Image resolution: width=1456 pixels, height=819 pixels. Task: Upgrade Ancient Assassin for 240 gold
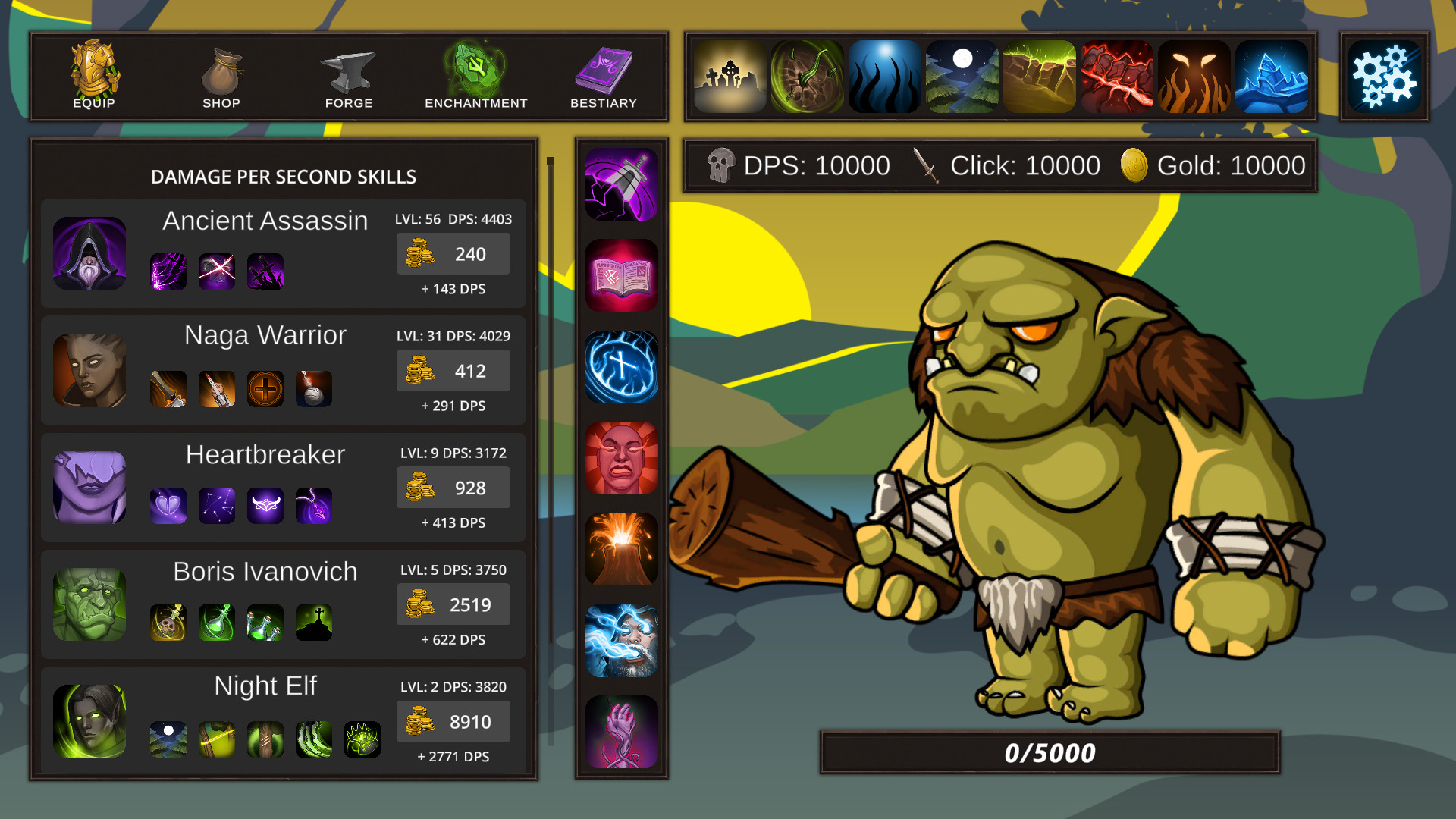coord(452,253)
